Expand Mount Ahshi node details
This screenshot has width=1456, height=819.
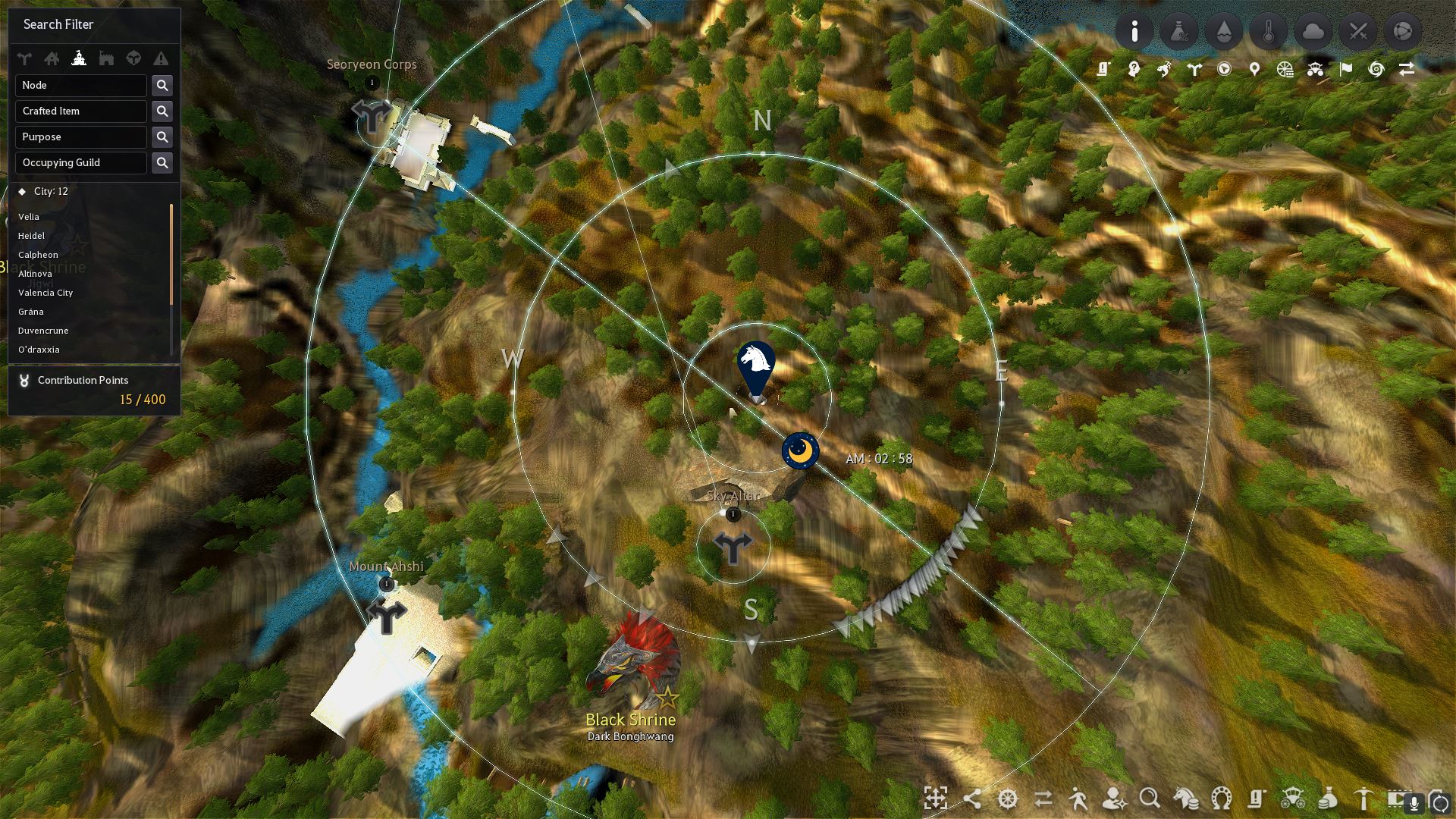point(387,585)
